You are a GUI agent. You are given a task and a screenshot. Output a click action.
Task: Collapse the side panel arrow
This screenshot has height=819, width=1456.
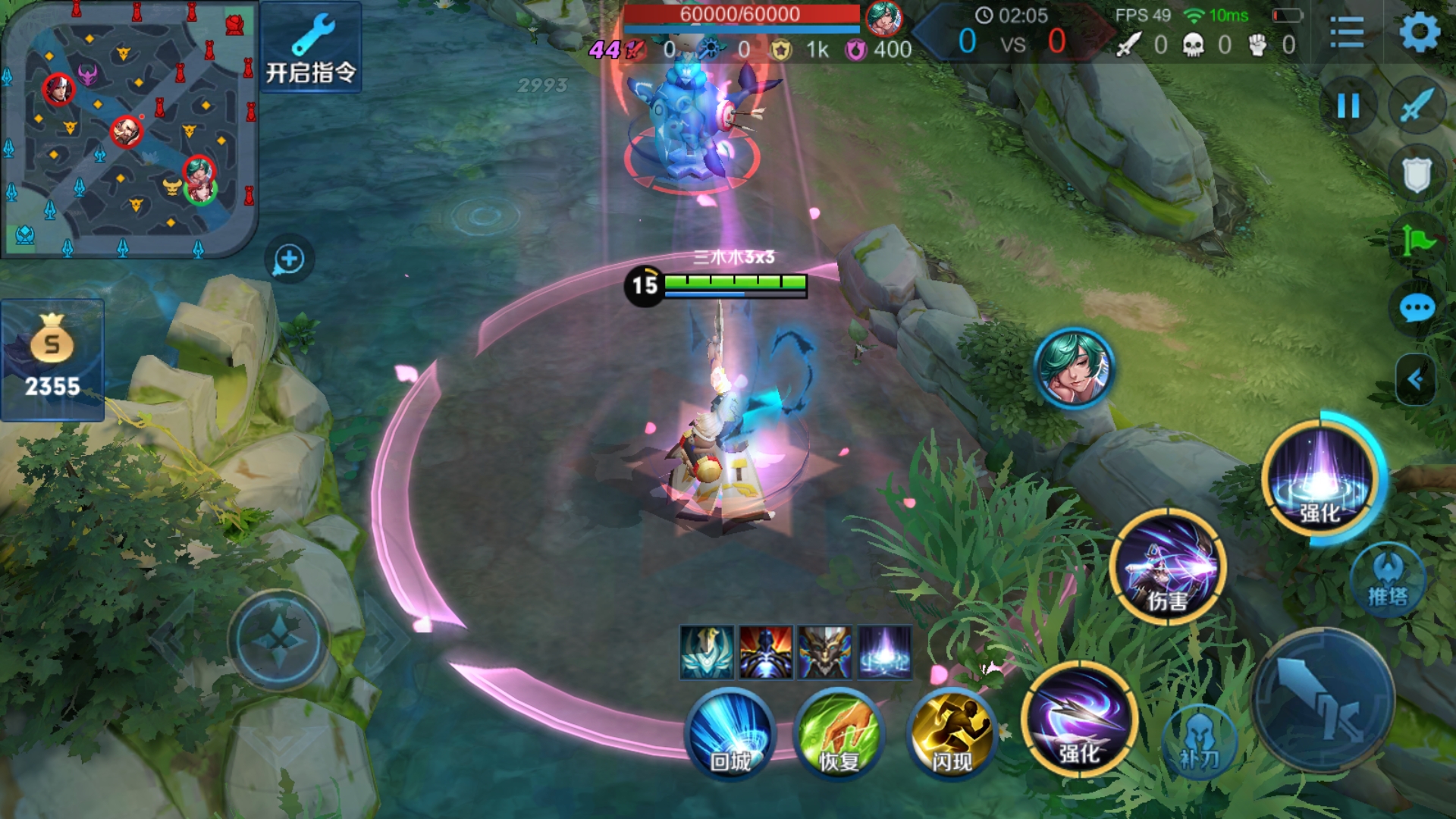pyautogui.click(x=1415, y=379)
